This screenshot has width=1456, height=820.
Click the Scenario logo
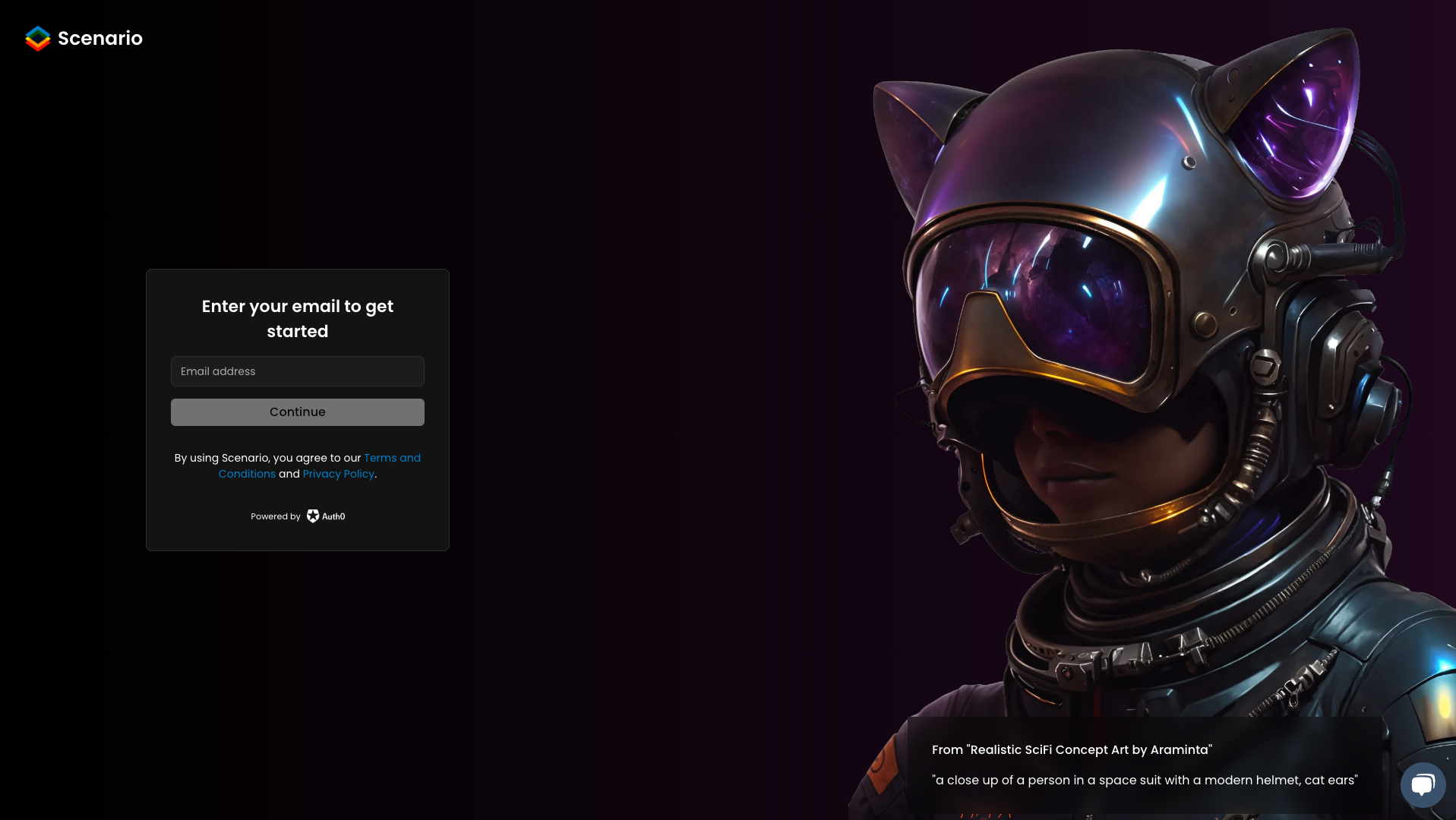(84, 39)
